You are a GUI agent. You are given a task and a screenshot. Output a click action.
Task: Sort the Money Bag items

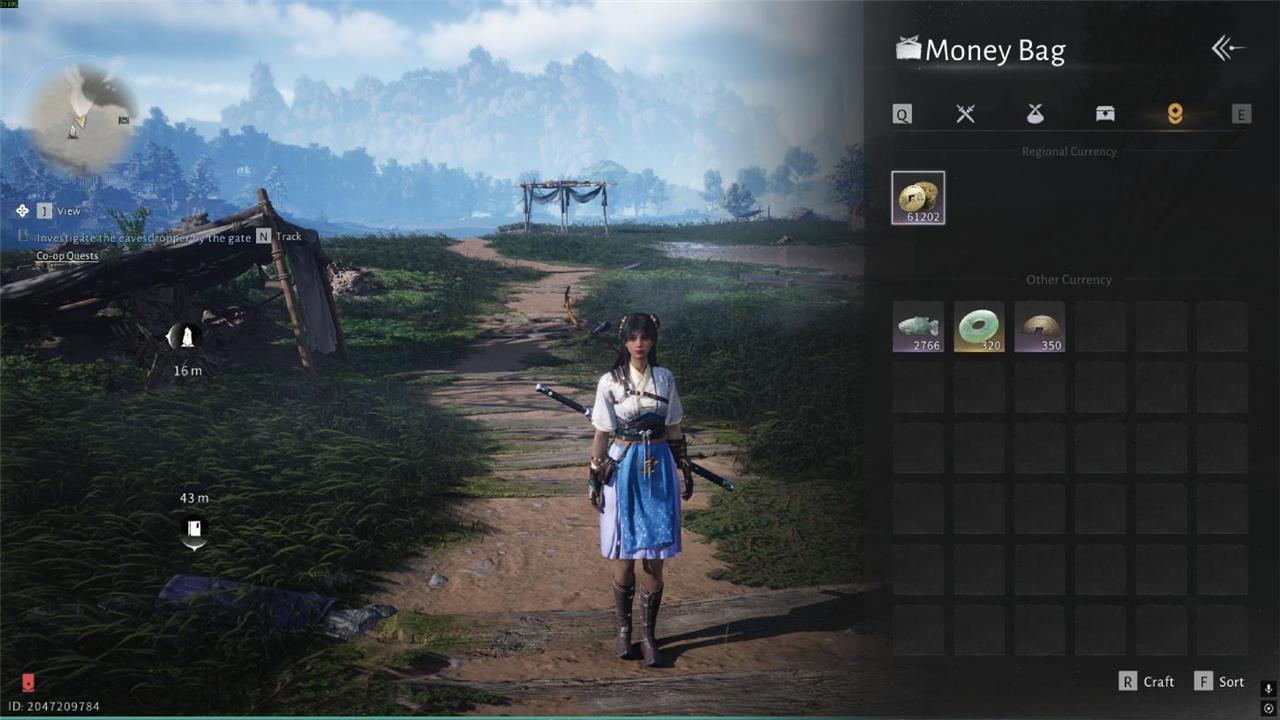[1220, 682]
